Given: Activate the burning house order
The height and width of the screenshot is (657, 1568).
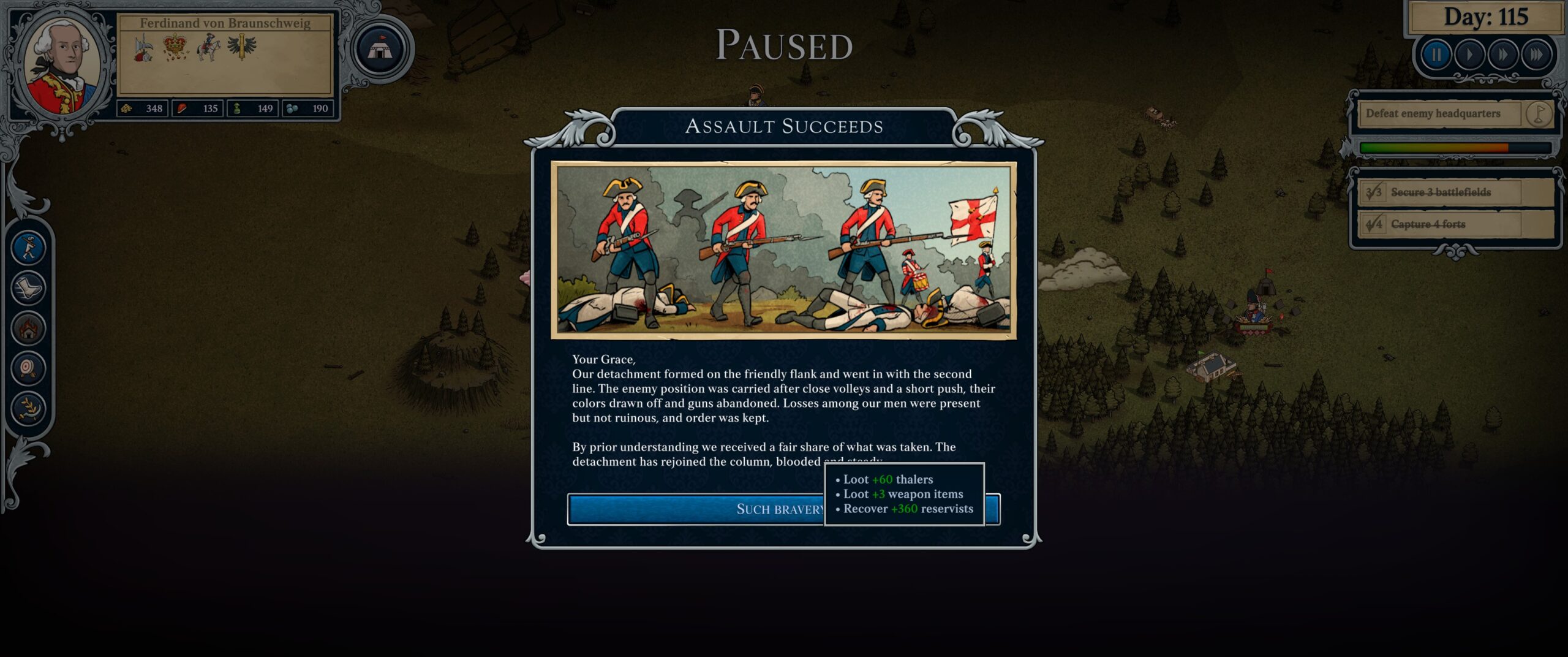Looking at the screenshot, I should 29,328.
